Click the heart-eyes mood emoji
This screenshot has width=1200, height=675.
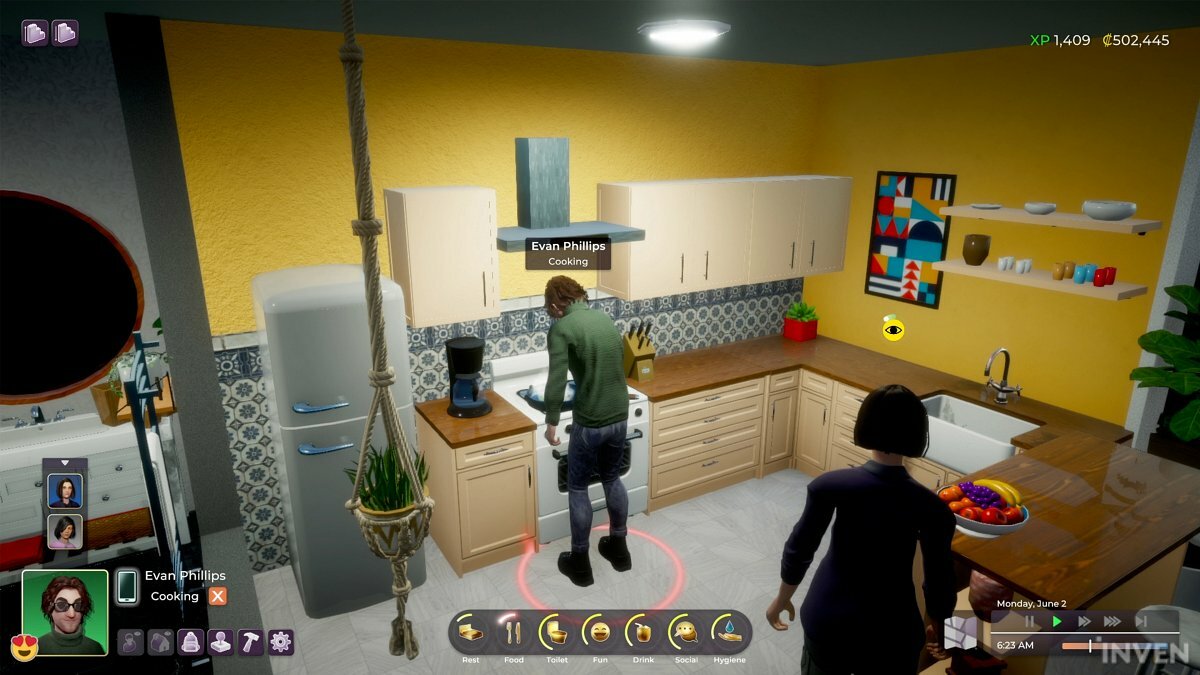24,646
